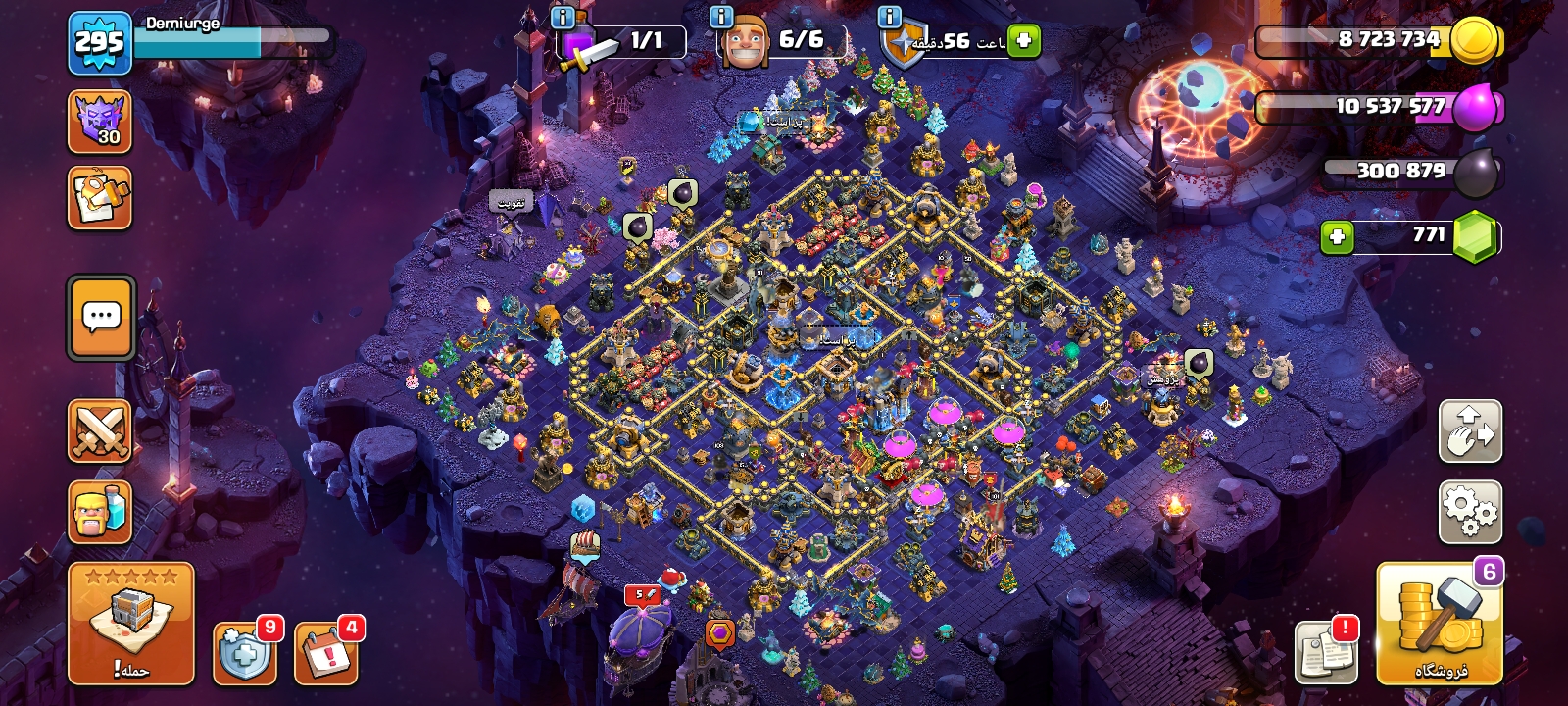This screenshot has width=1568, height=706.
Task: Tap the pink elixir drop resource icon
Action: (x=1477, y=107)
